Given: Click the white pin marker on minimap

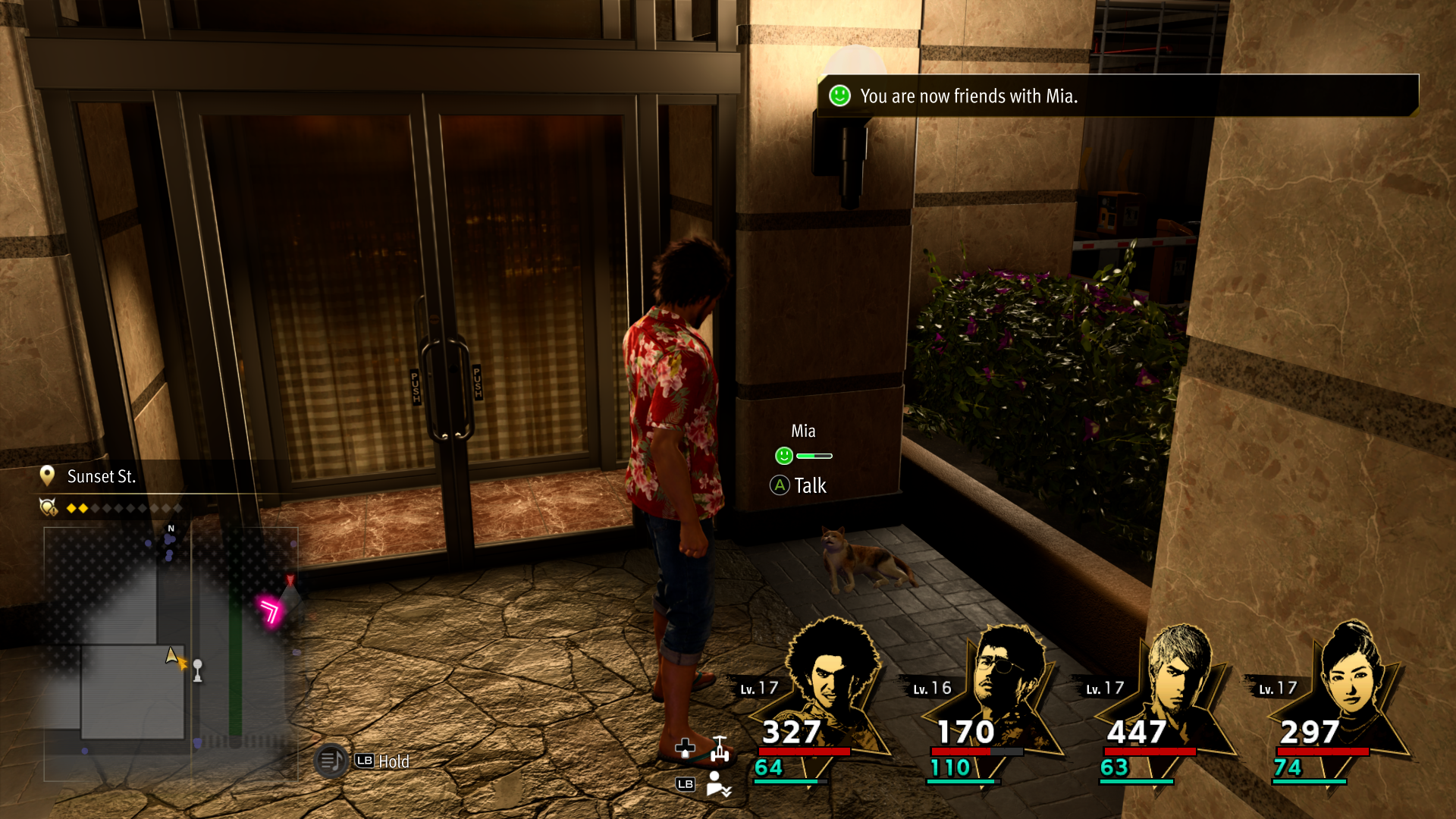Looking at the screenshot, I should tap(198, 670).
